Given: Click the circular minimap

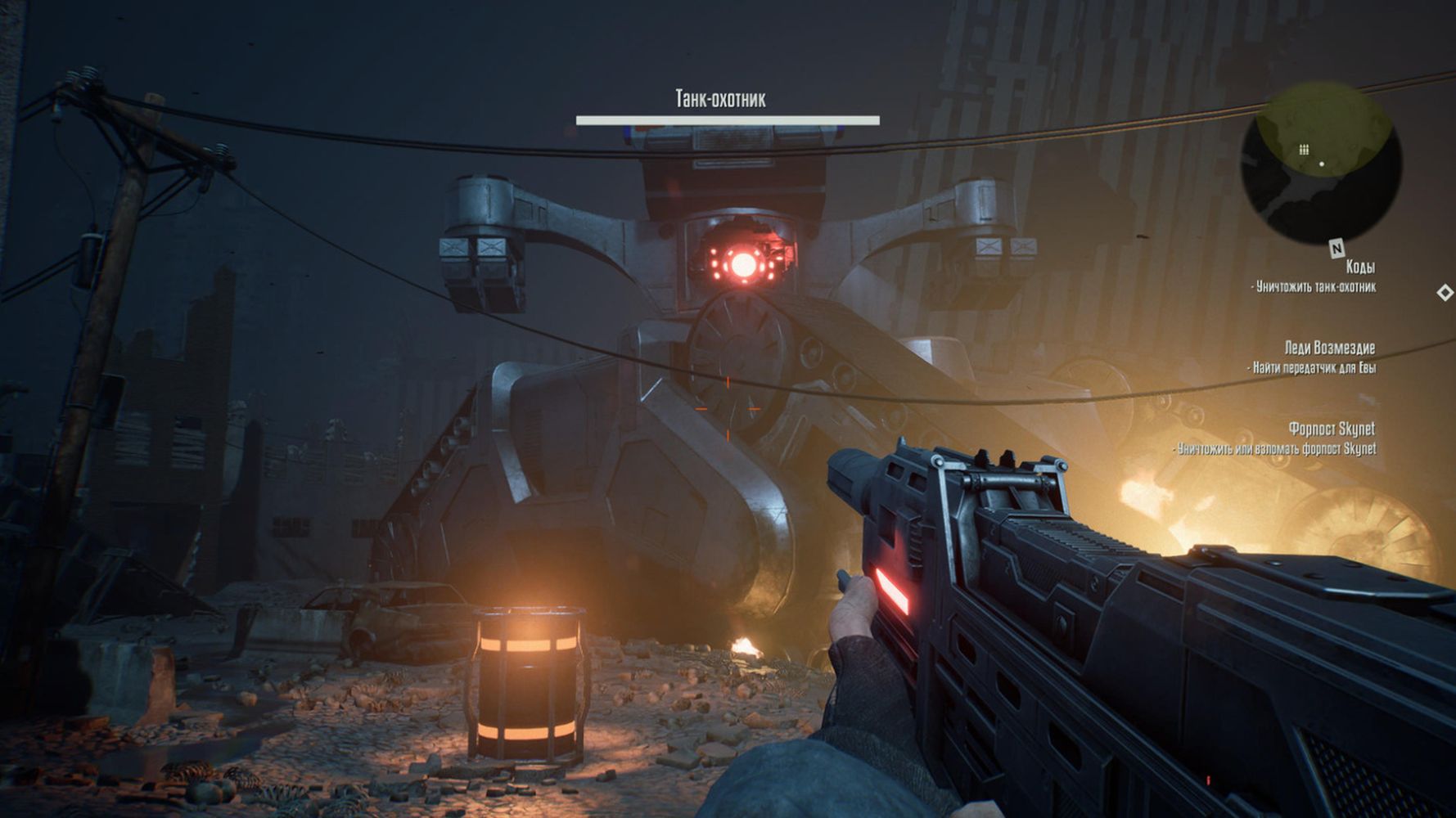Looking at the screenshot, I should point(1320,163).
